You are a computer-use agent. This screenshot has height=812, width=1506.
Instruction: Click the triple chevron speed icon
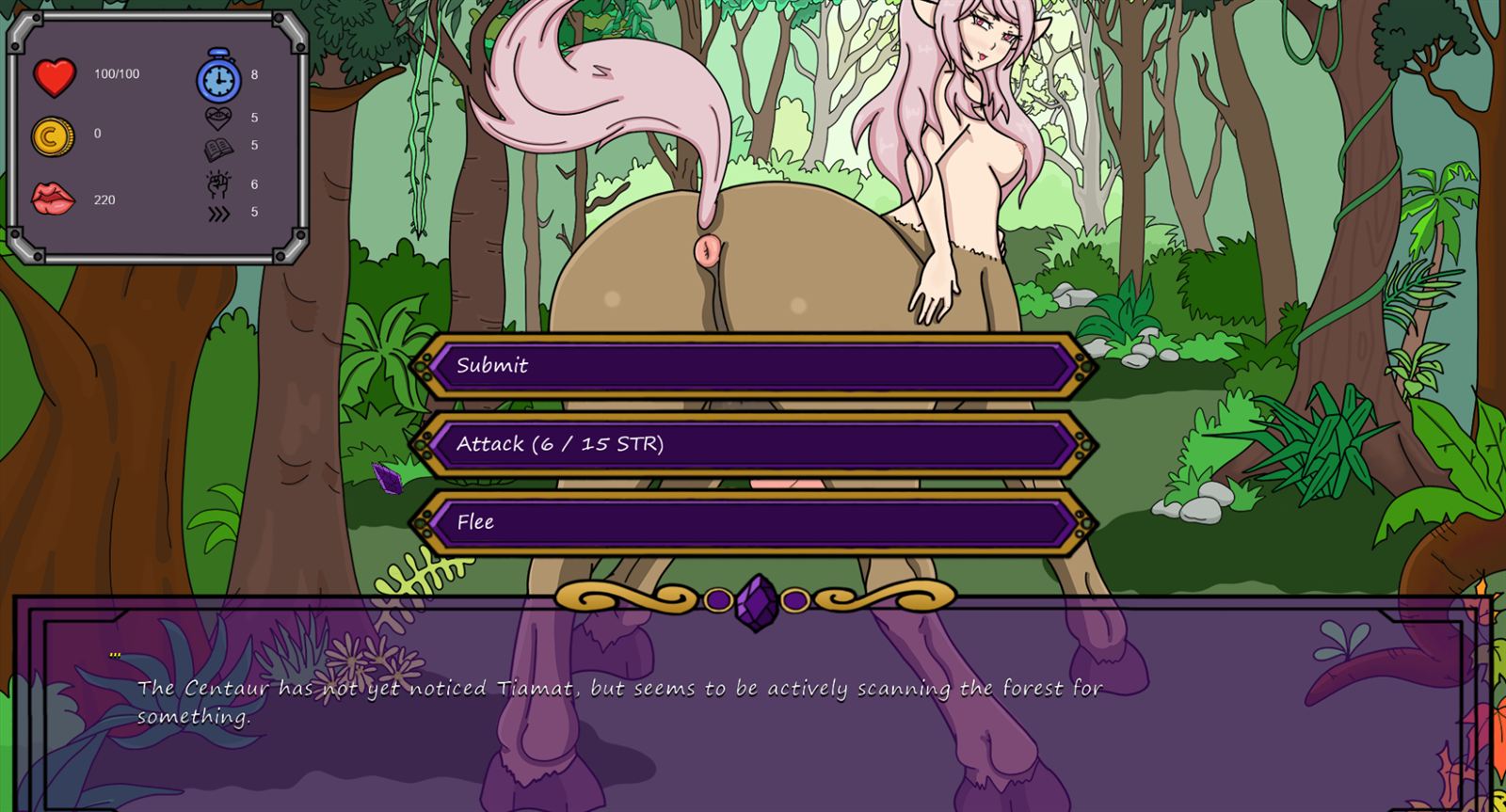217,212
